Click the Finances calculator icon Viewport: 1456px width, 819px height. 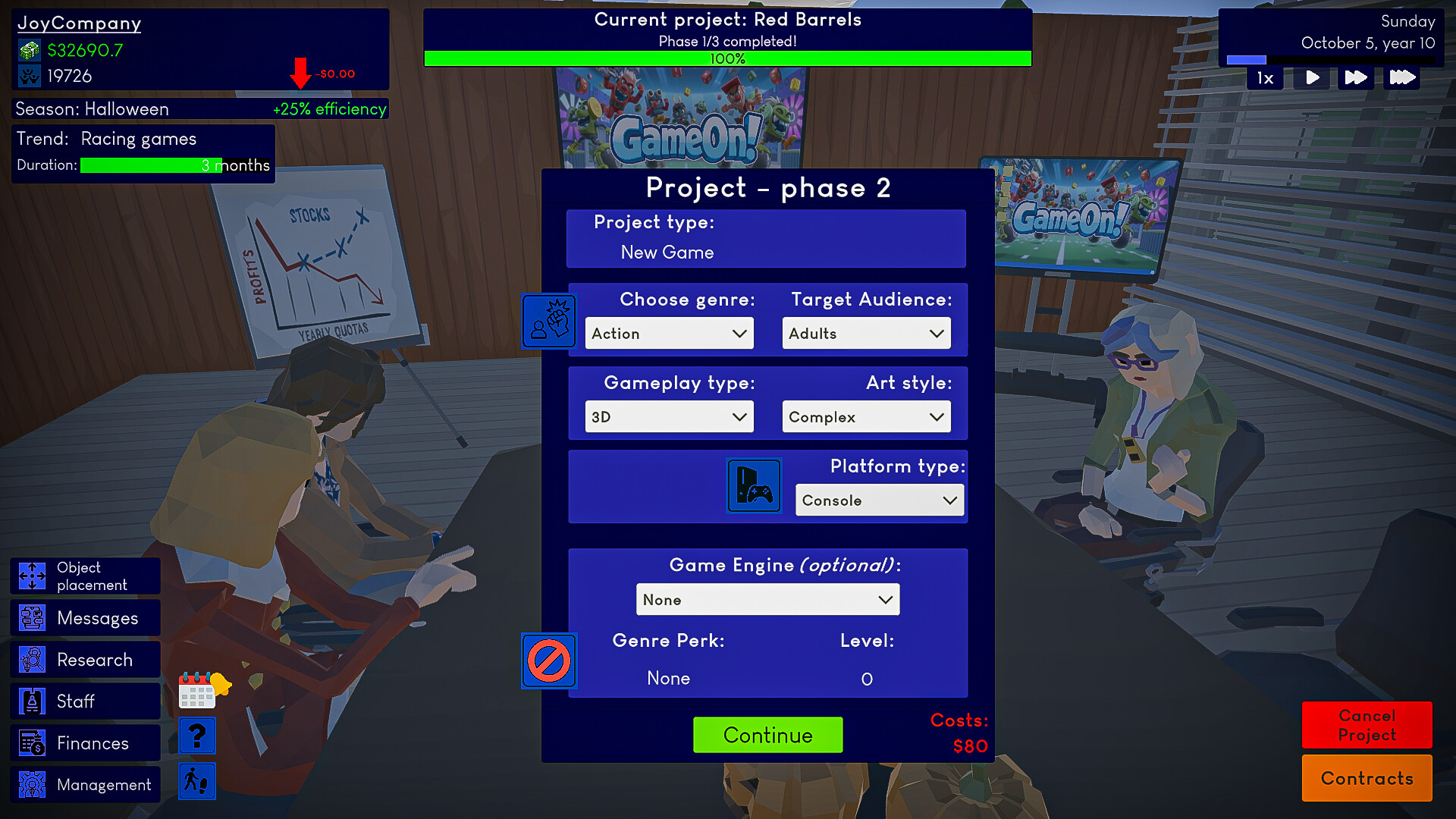coord(31,742)
